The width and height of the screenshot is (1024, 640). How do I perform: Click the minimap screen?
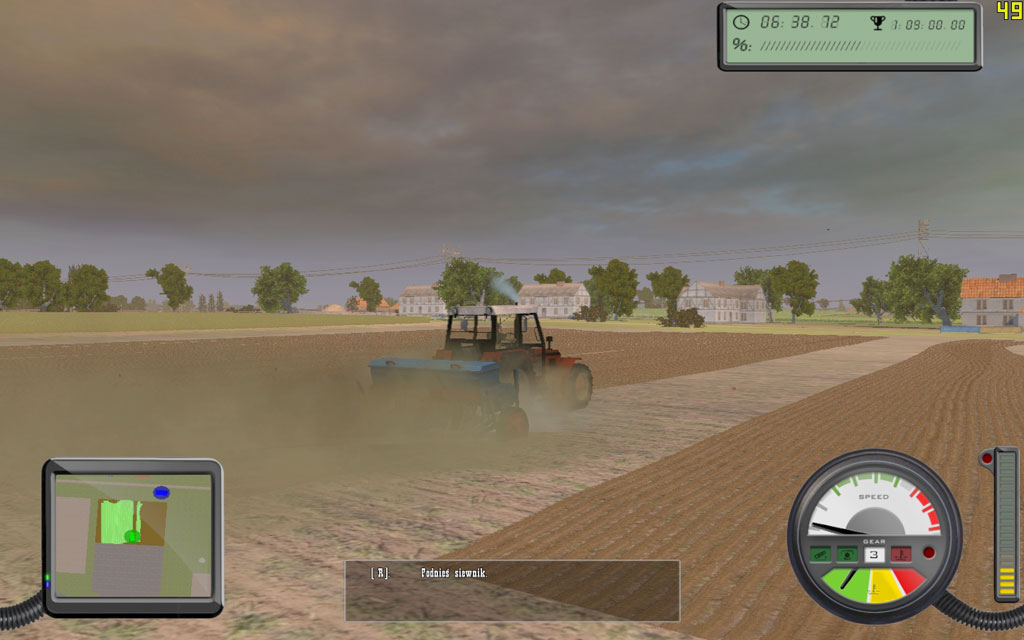tap(132, 535)
